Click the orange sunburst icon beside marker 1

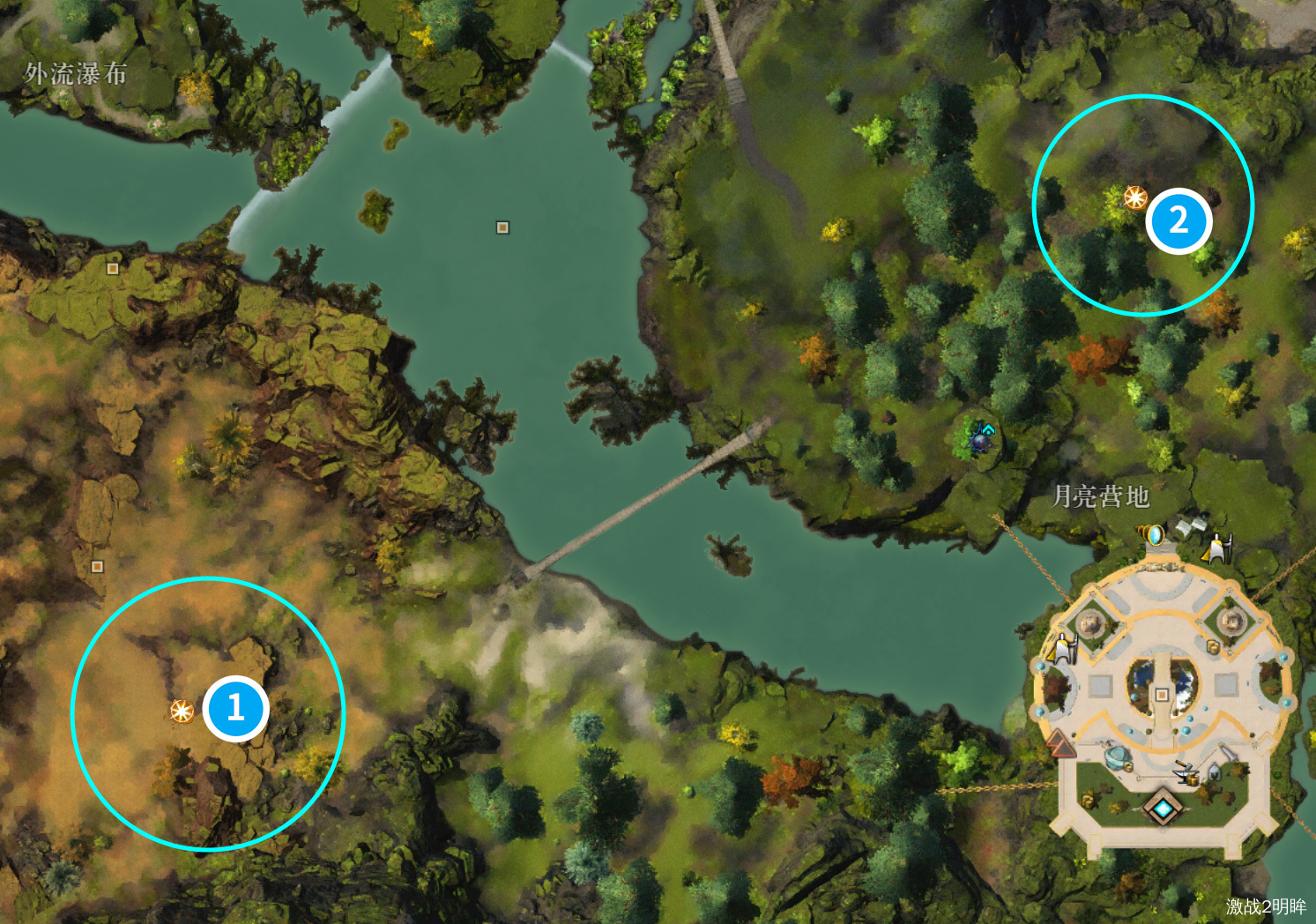tap(182, 711)
